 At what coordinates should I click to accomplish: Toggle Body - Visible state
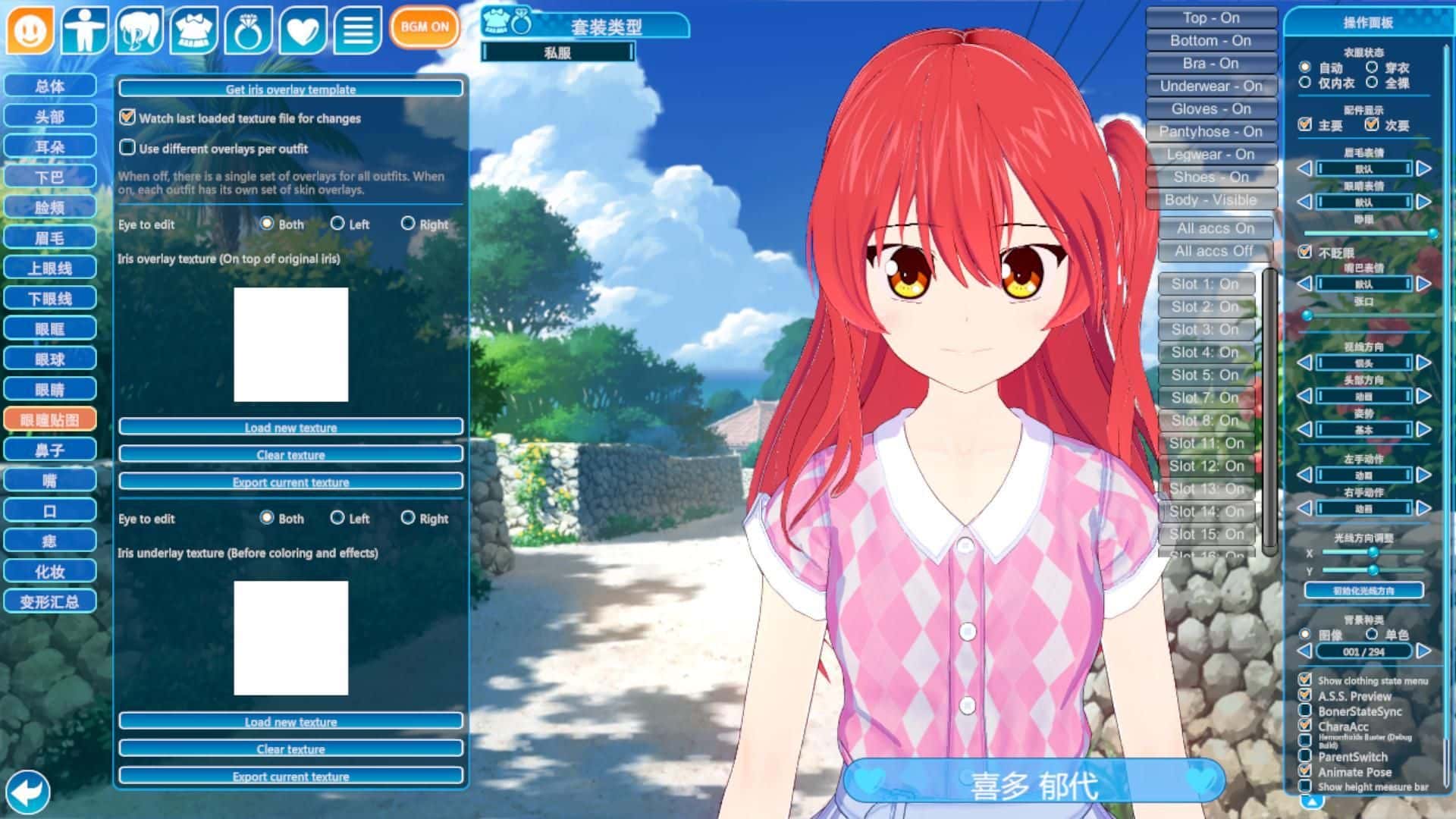coord(1210,199)
